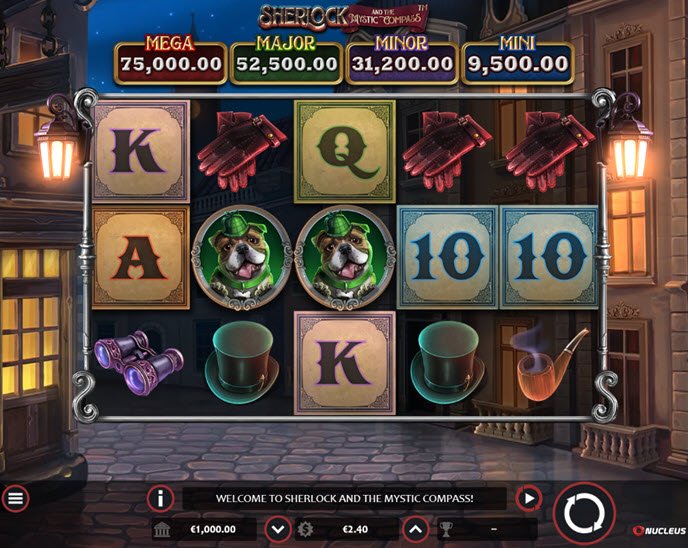Show the game info paytable
The image size is (688, 548).
point(160,498)
